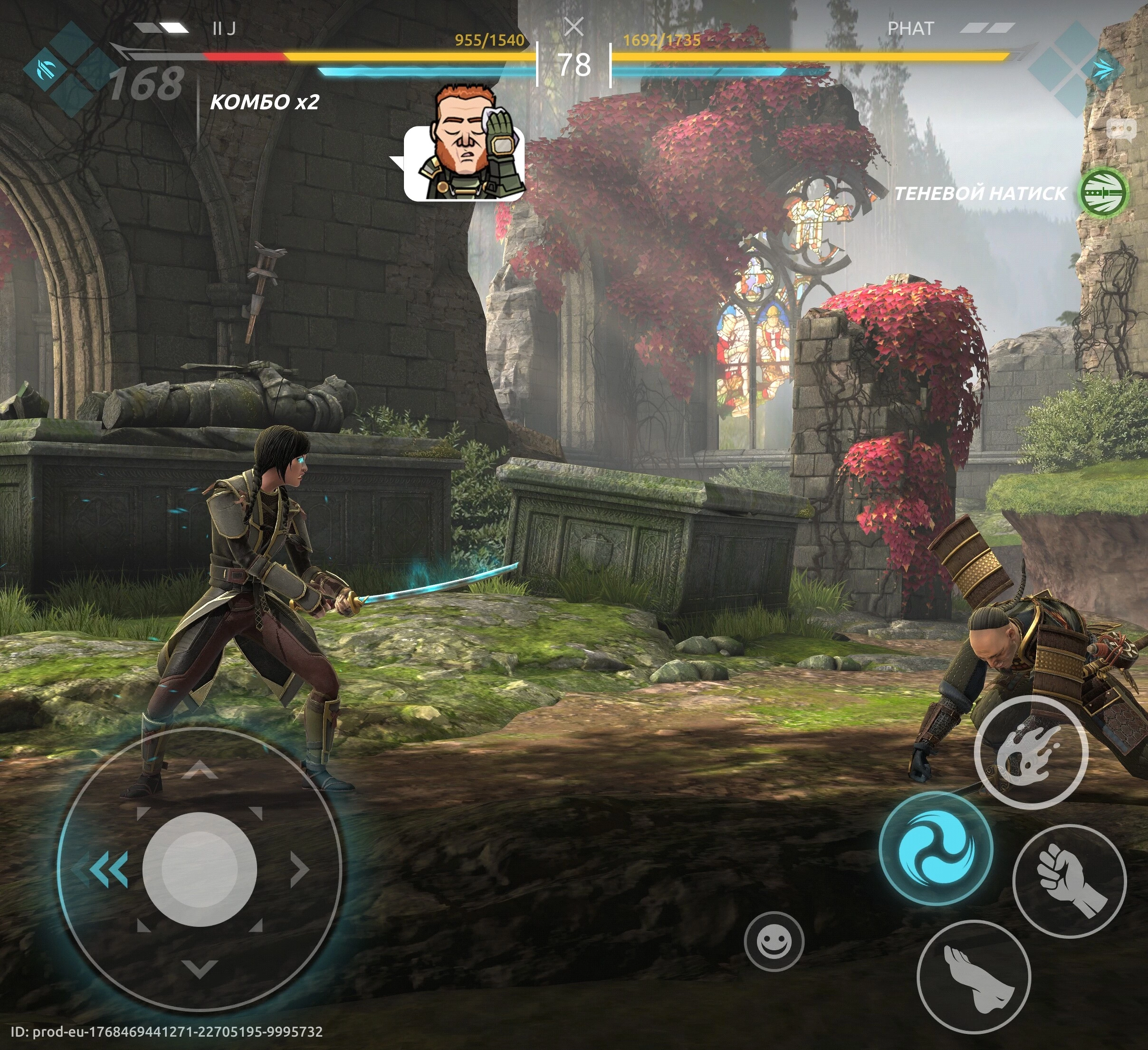Open the smiley emote button
Screen dimensions: 1148x1050
775,941
